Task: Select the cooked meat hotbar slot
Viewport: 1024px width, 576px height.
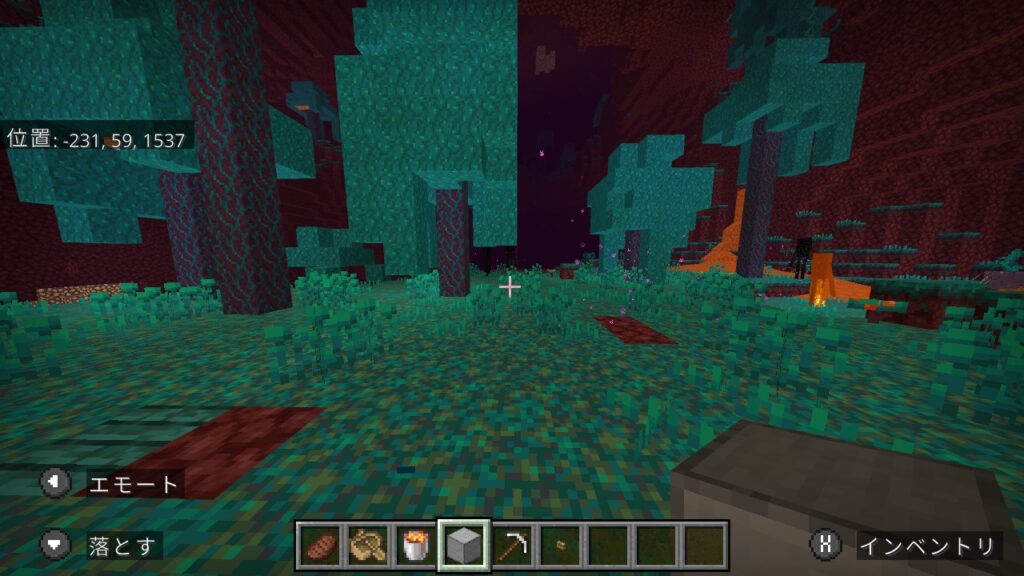Action: 320,546
